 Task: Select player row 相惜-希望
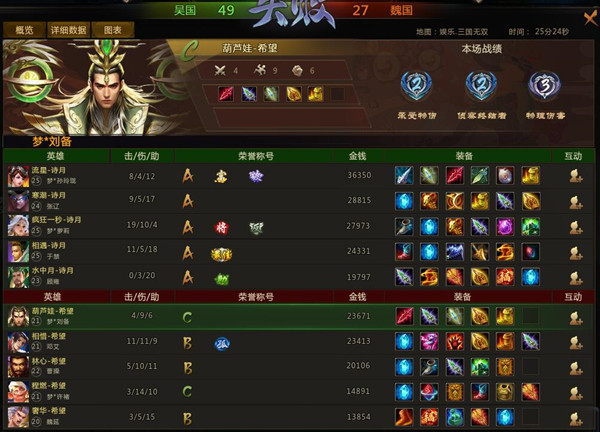pyautogui.click(x=60, y=342)
